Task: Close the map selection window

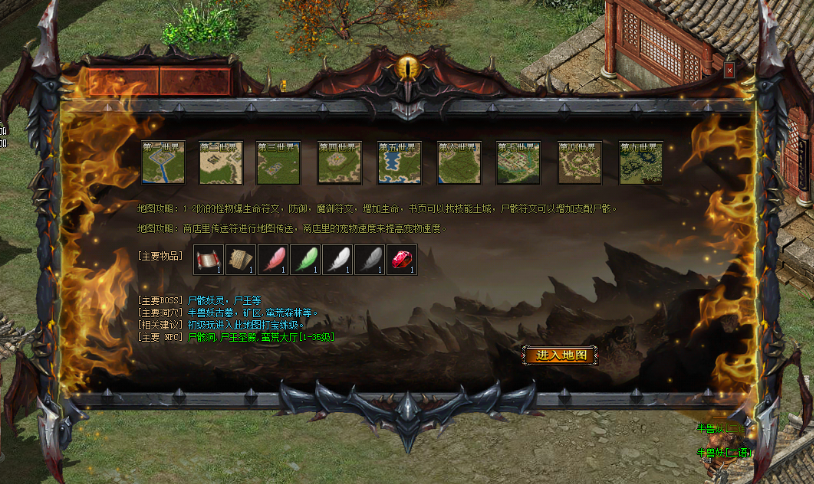Action: click(x=730, y=70)
